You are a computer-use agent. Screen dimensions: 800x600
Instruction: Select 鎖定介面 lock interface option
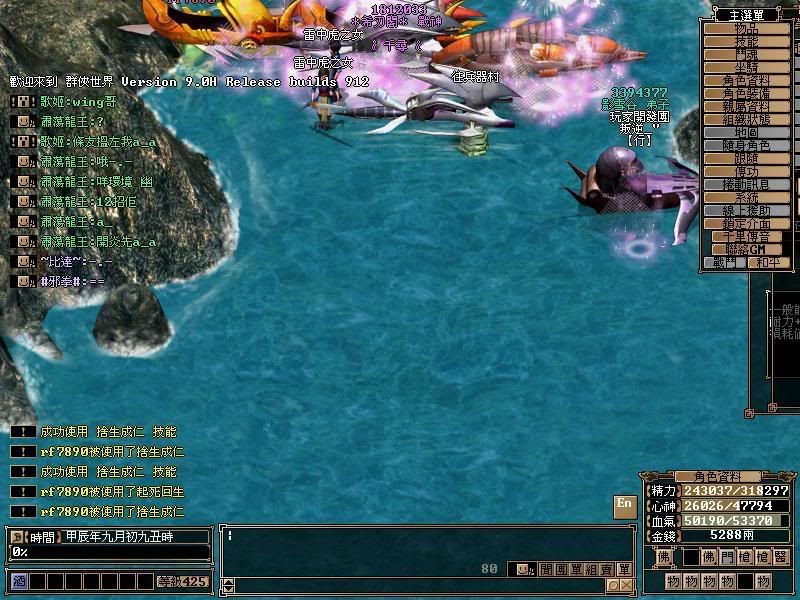point(746,224)
